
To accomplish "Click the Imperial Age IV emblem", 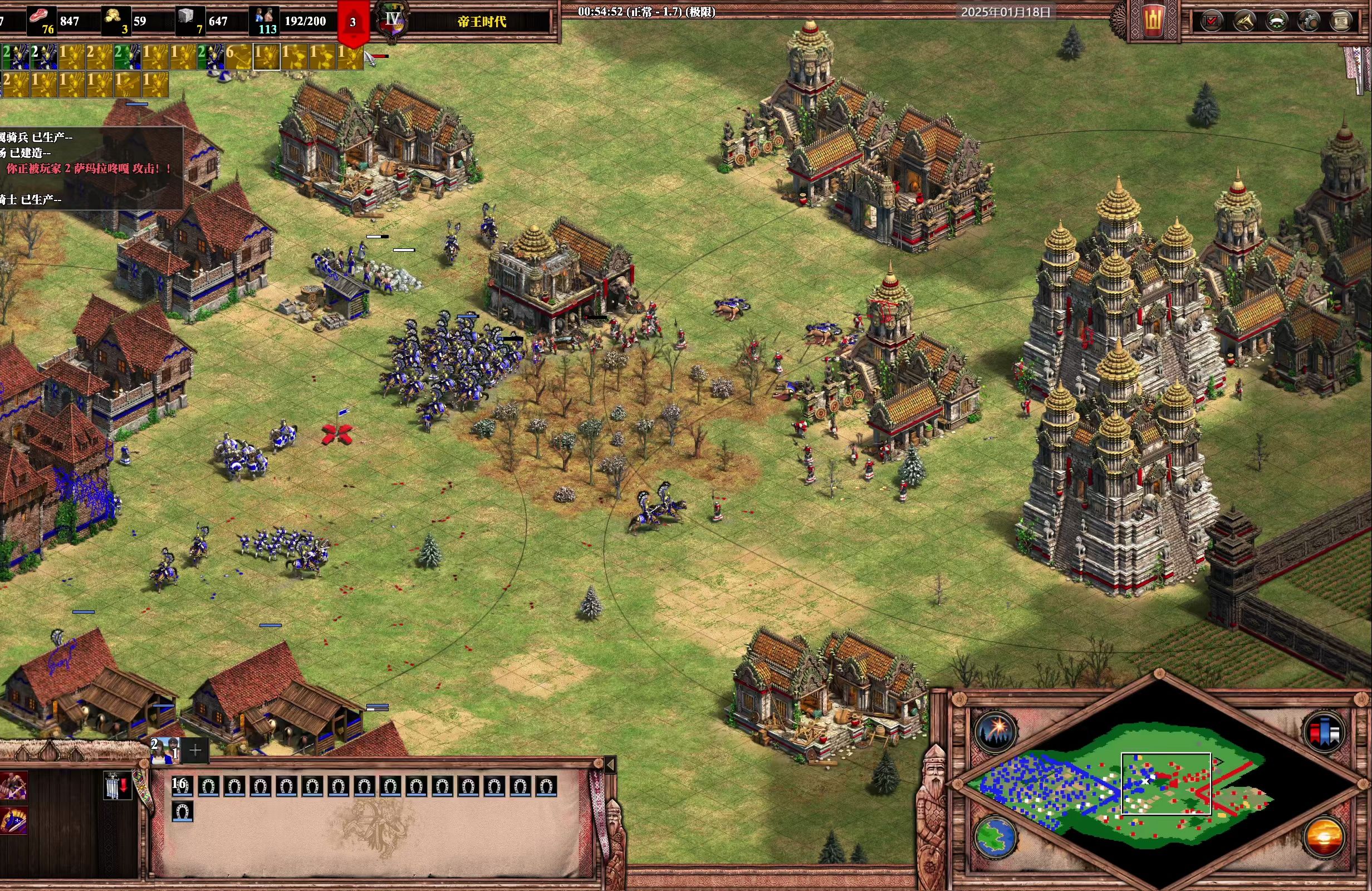I will click(x=393, y=21).
